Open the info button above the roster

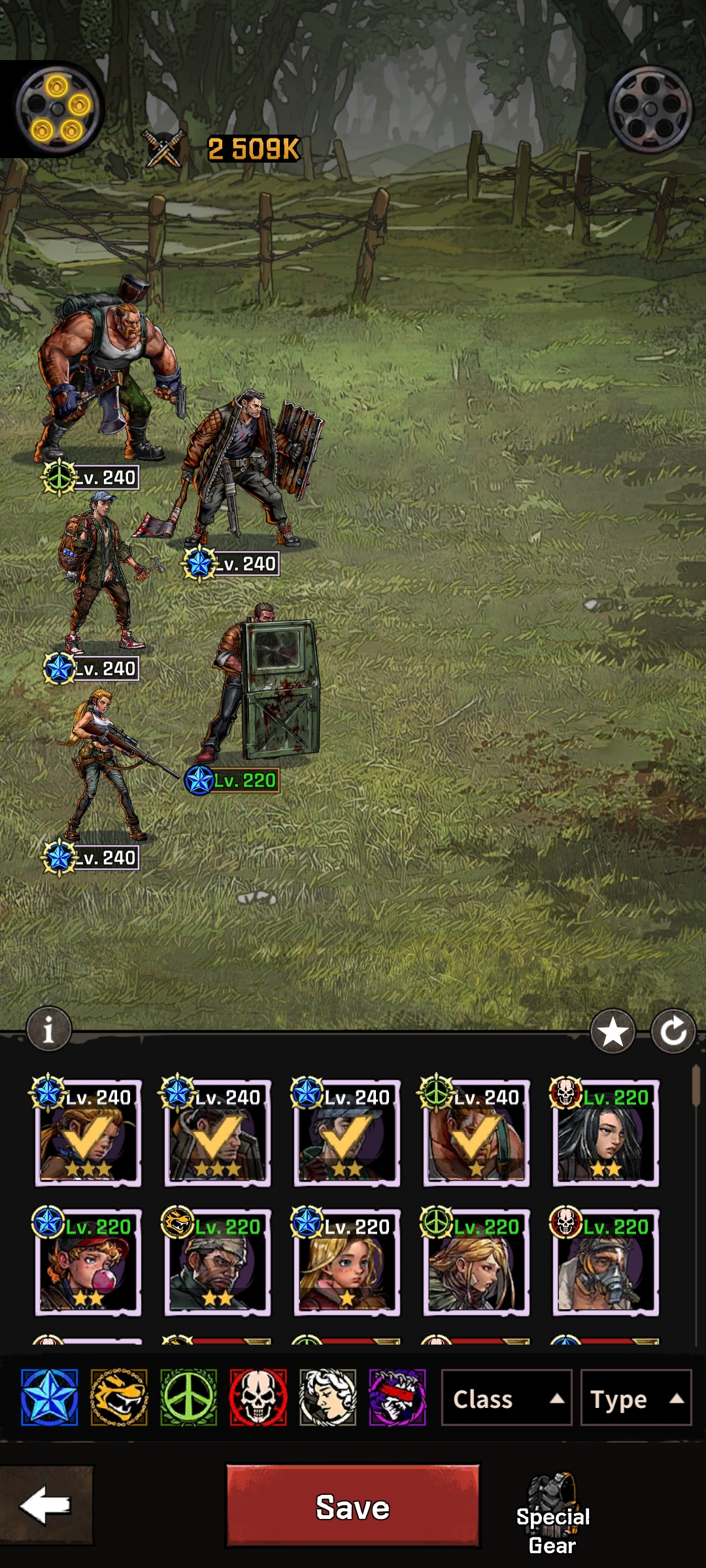[48, 1030]
